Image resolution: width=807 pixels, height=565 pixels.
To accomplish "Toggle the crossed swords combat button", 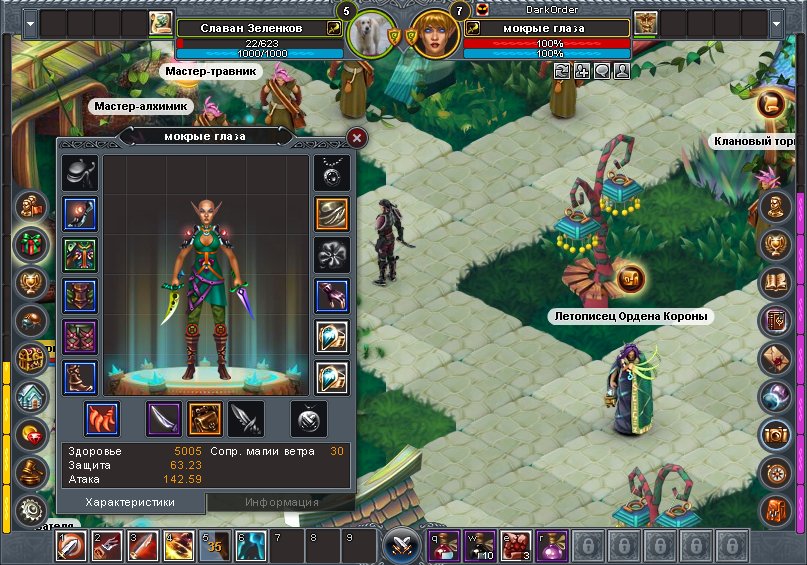I will click(403, 546).
